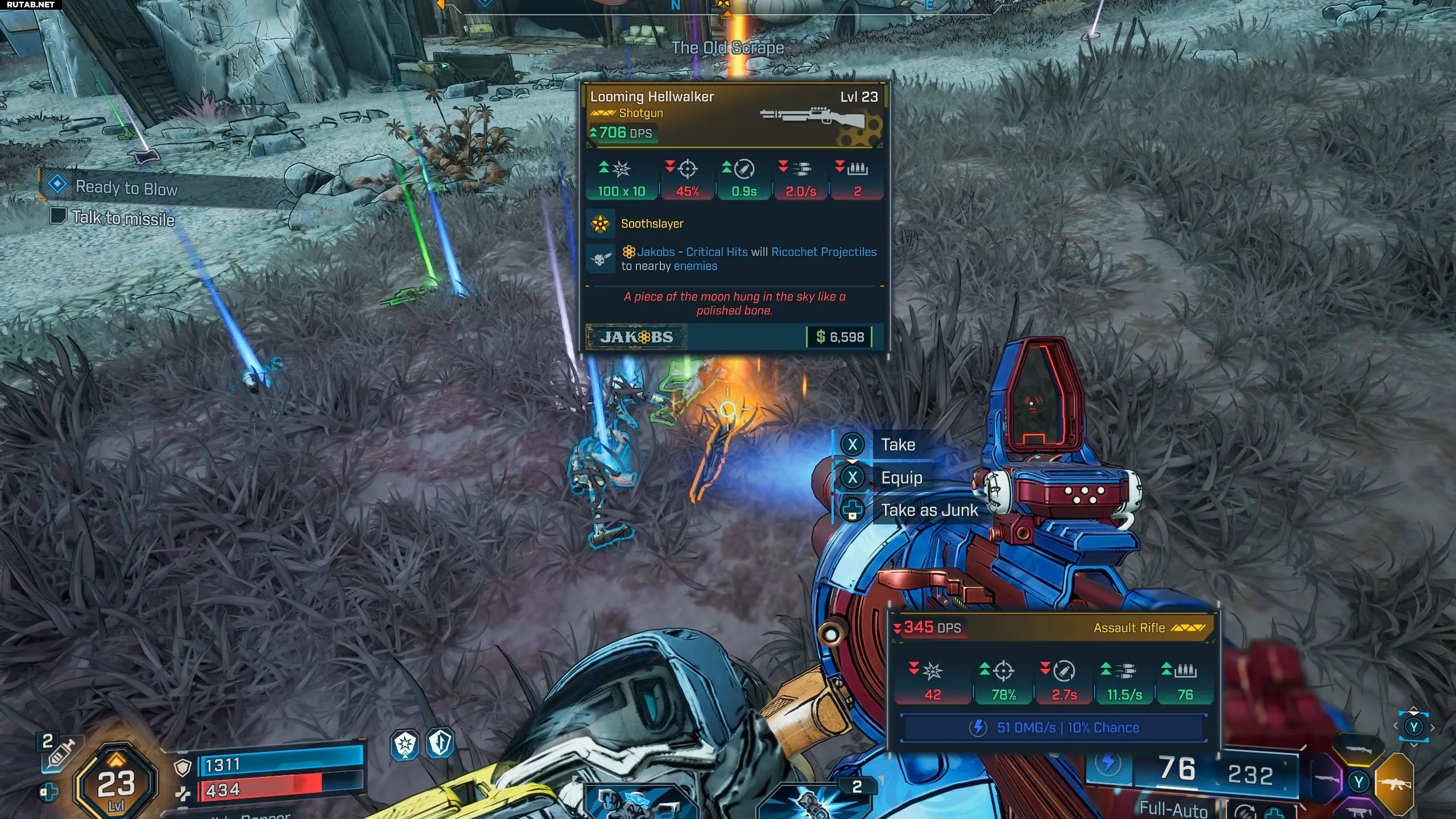Click the Talk to missile objective checkbox
The image size is (1456, 819).
coord(58,216)
